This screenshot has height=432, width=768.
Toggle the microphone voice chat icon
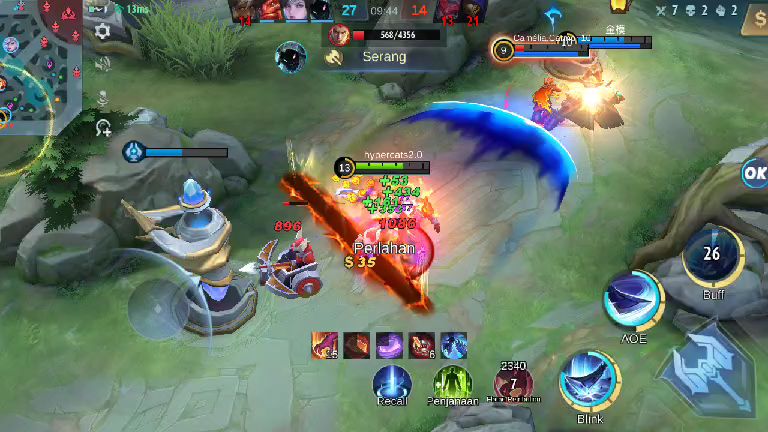coord(102,98)
